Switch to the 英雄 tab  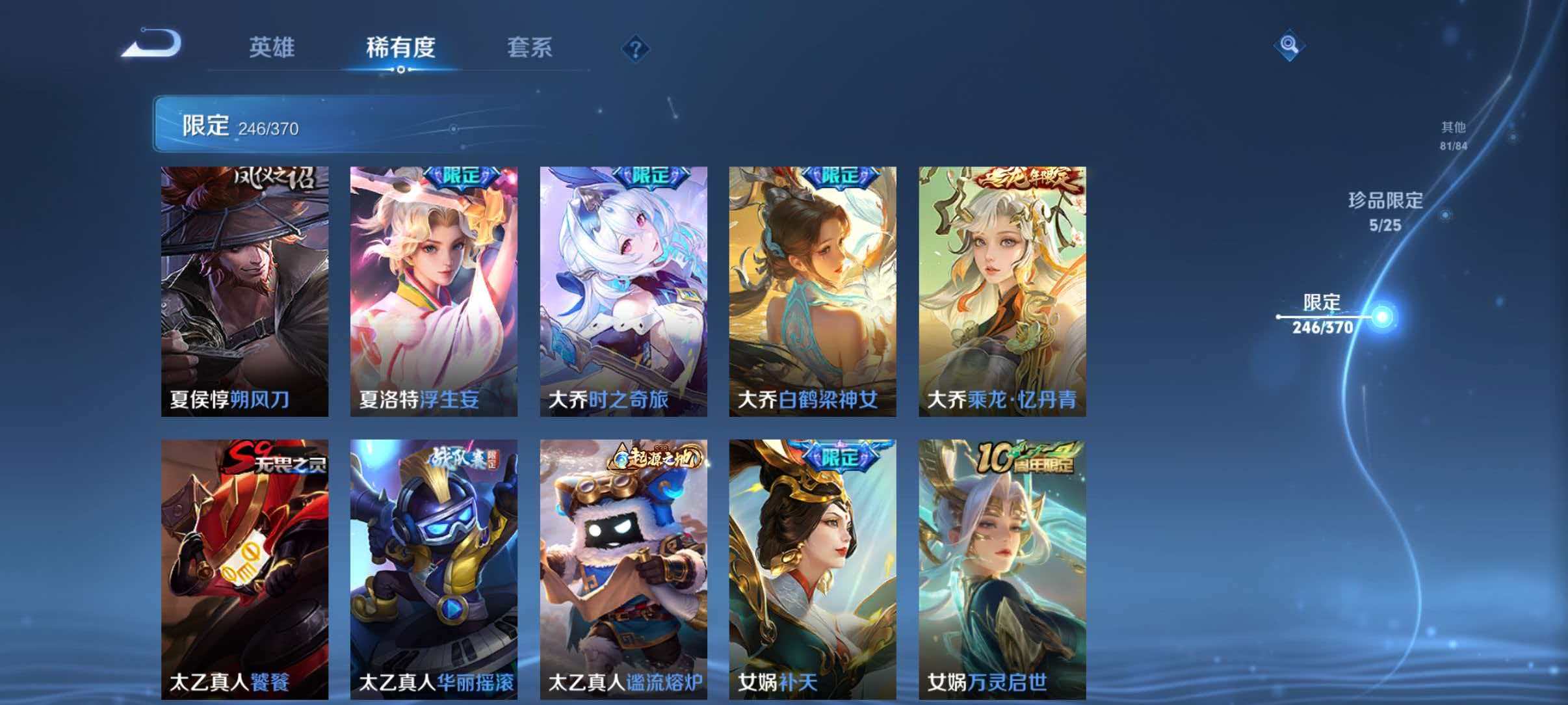(273, 47)
